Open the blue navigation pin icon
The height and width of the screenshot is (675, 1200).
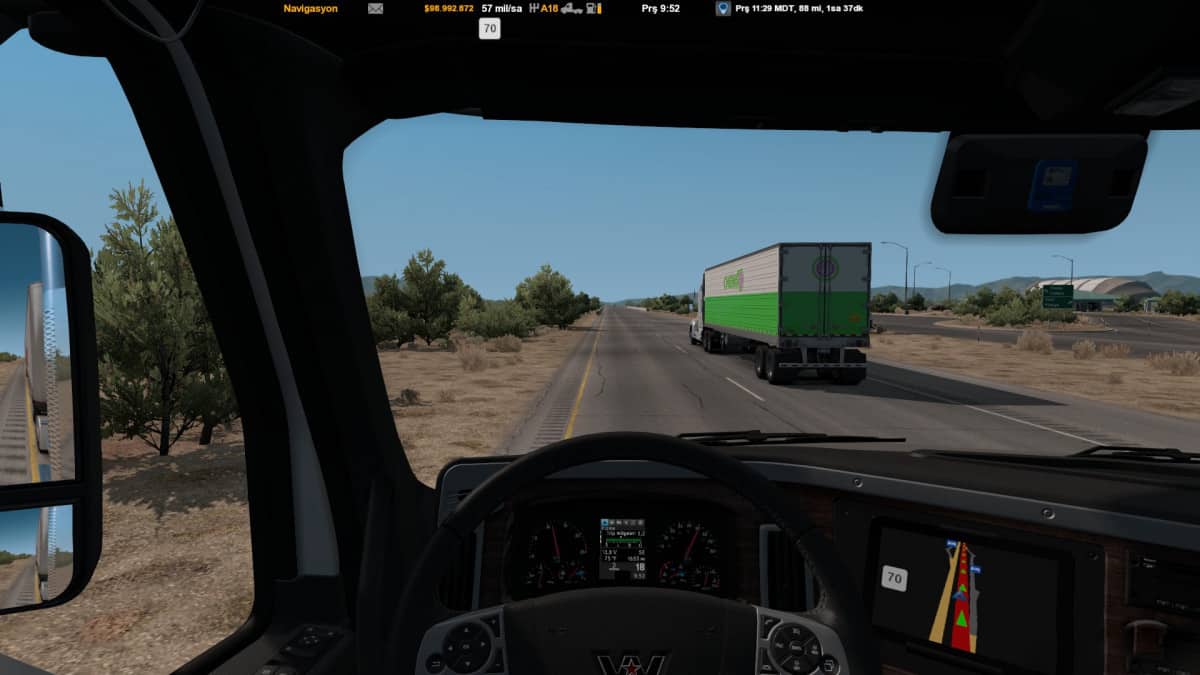(x=722, y=8)
